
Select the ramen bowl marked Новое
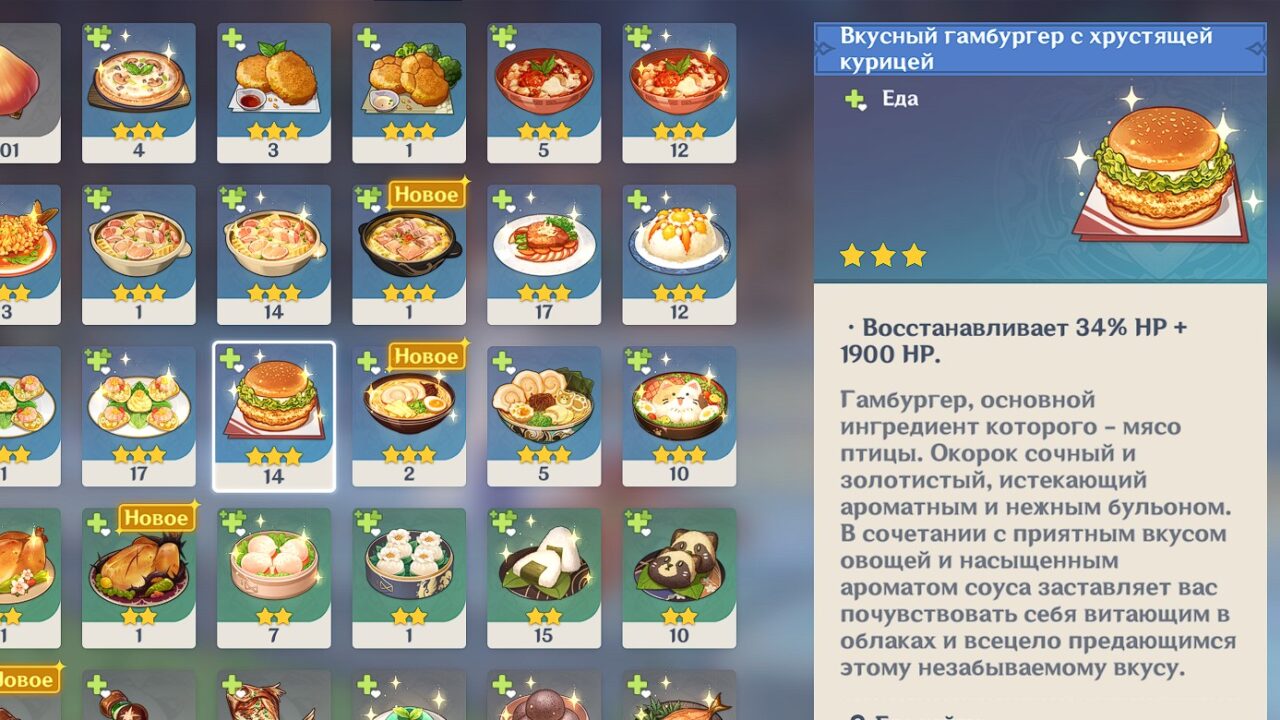(x=410, y=420)
